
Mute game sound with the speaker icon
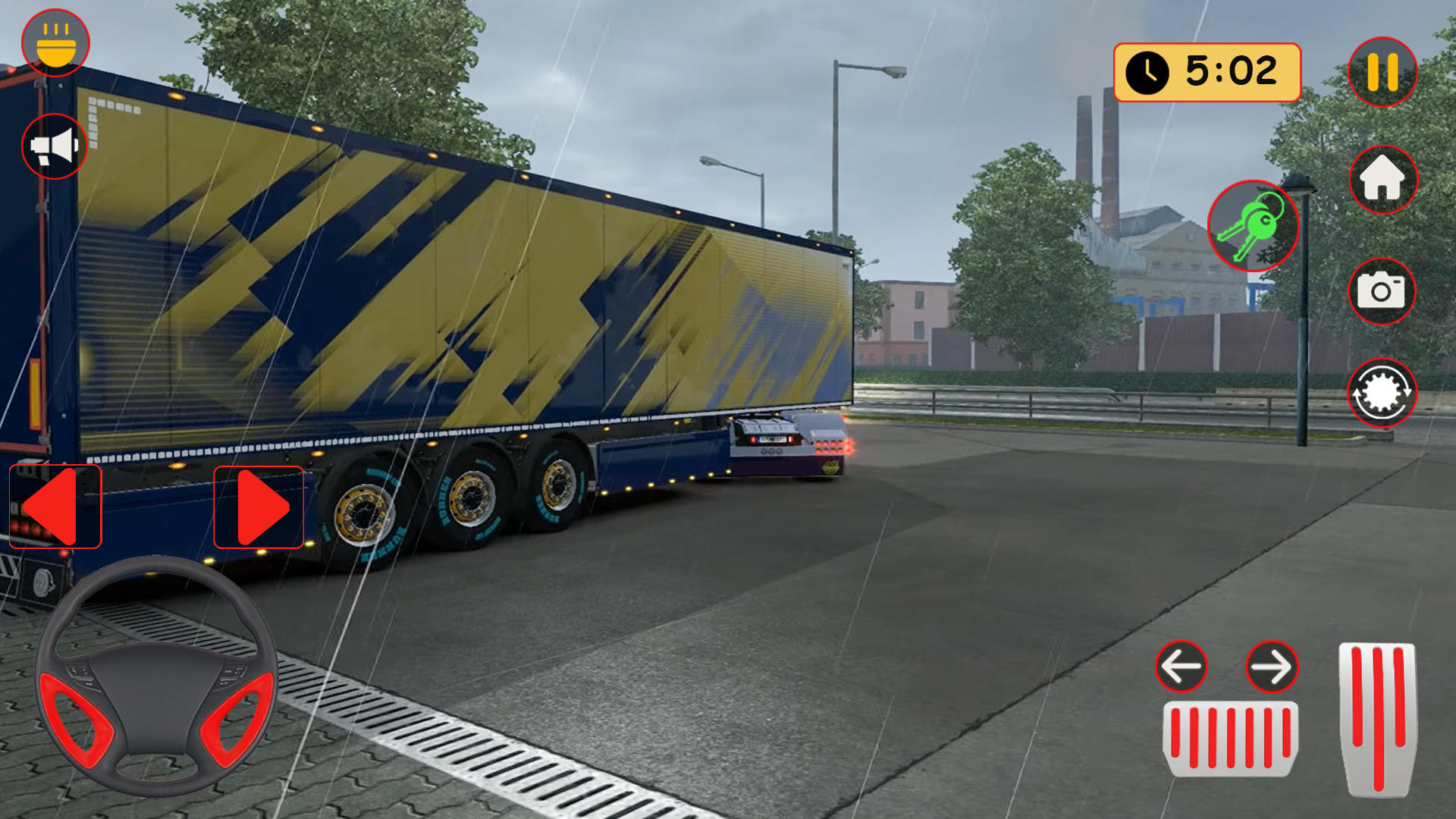click(54, 146)
